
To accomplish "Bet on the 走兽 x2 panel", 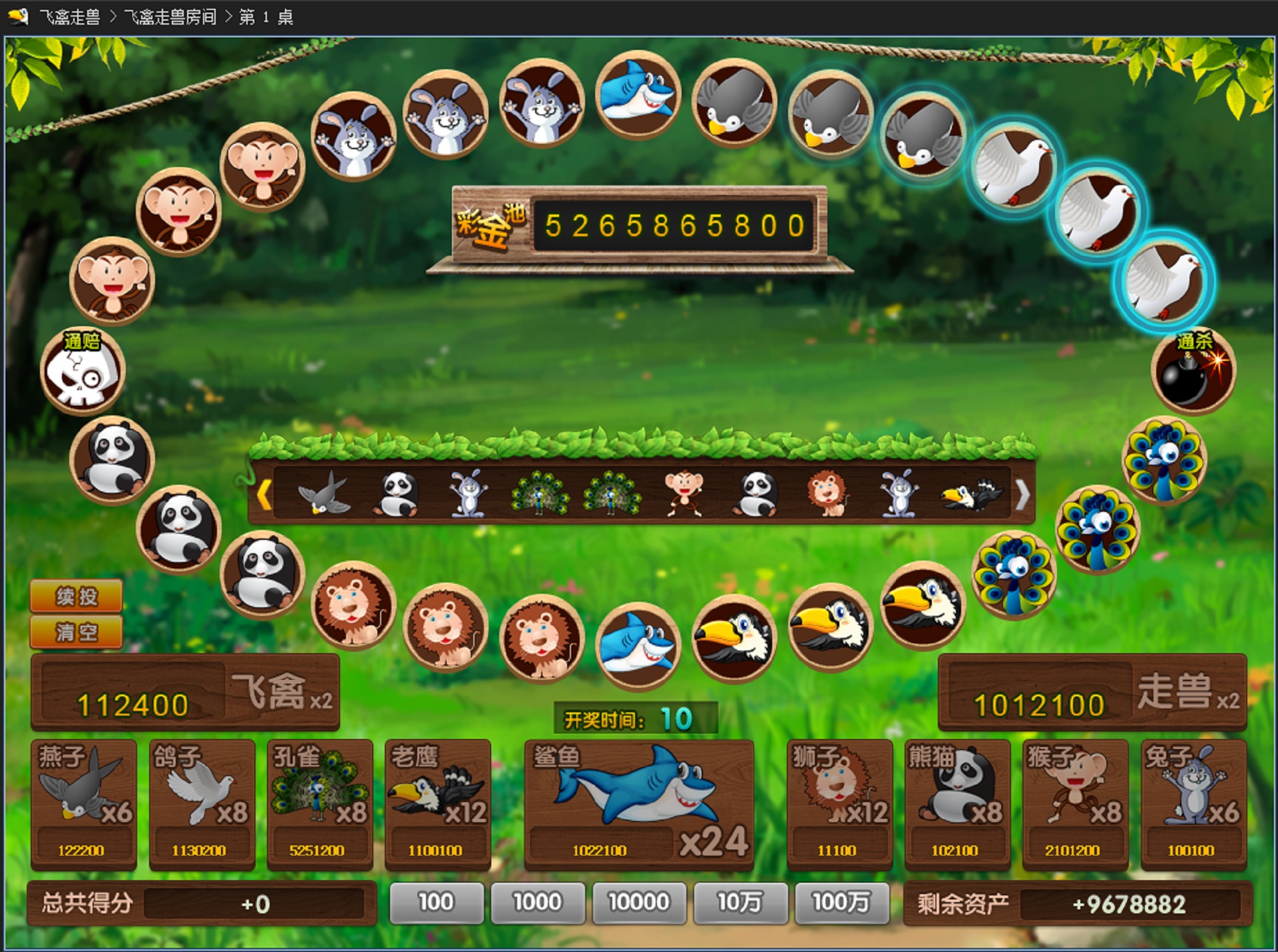I will pyautogui.click(x=1092, y=692).
